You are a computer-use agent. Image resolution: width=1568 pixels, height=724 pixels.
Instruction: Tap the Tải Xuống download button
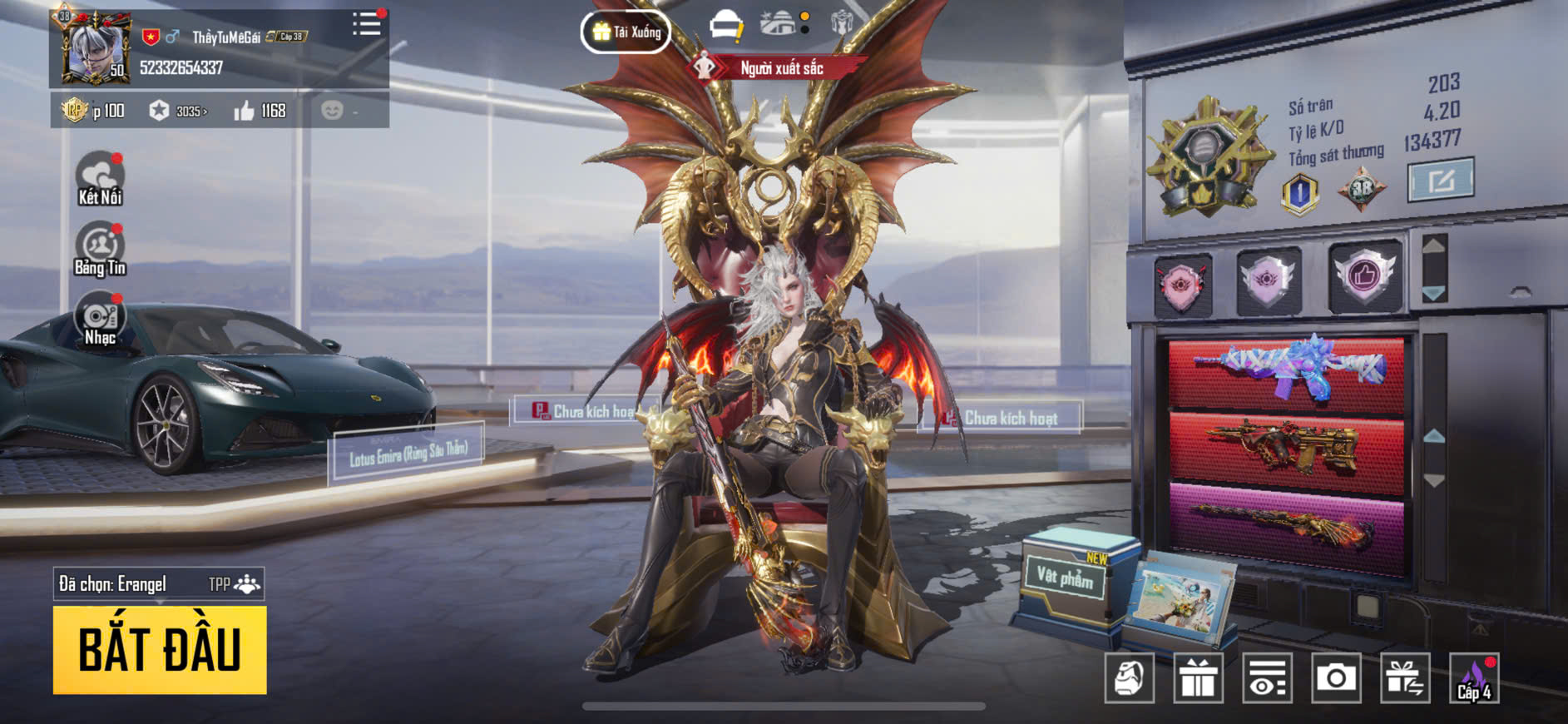(x=626, y=32)
